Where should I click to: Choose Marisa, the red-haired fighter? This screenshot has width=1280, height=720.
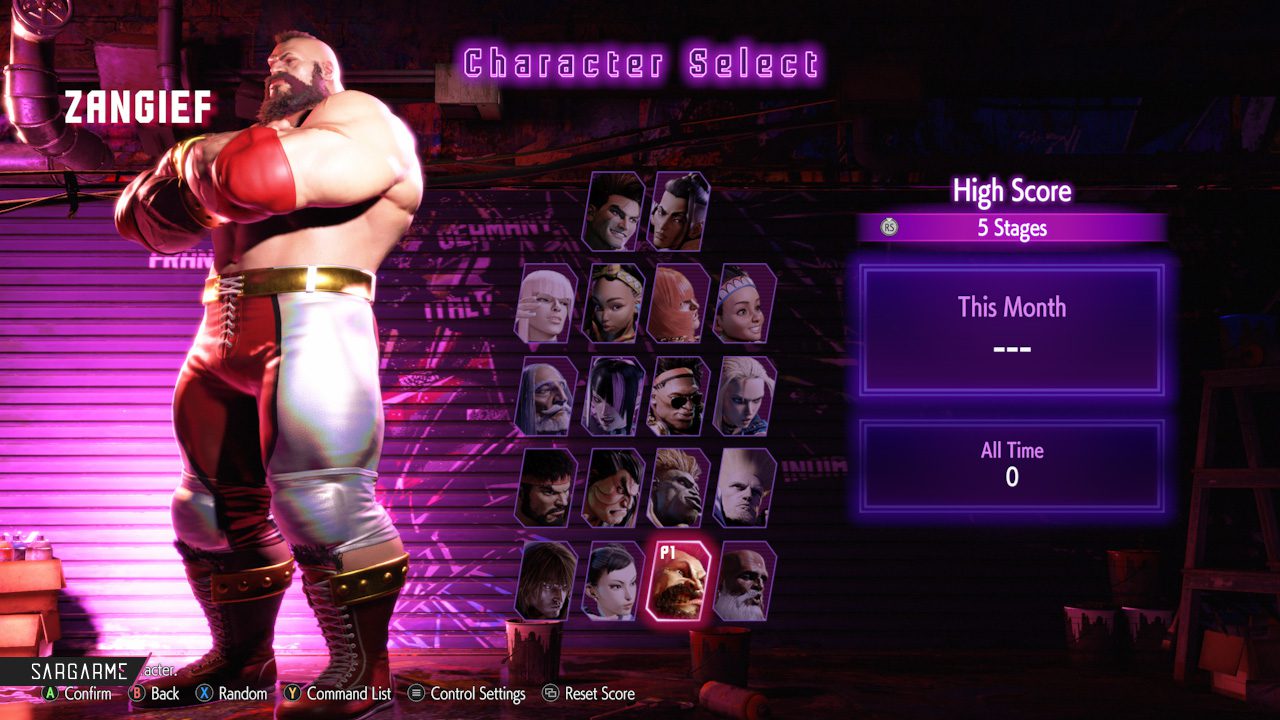tap(679, 304)
